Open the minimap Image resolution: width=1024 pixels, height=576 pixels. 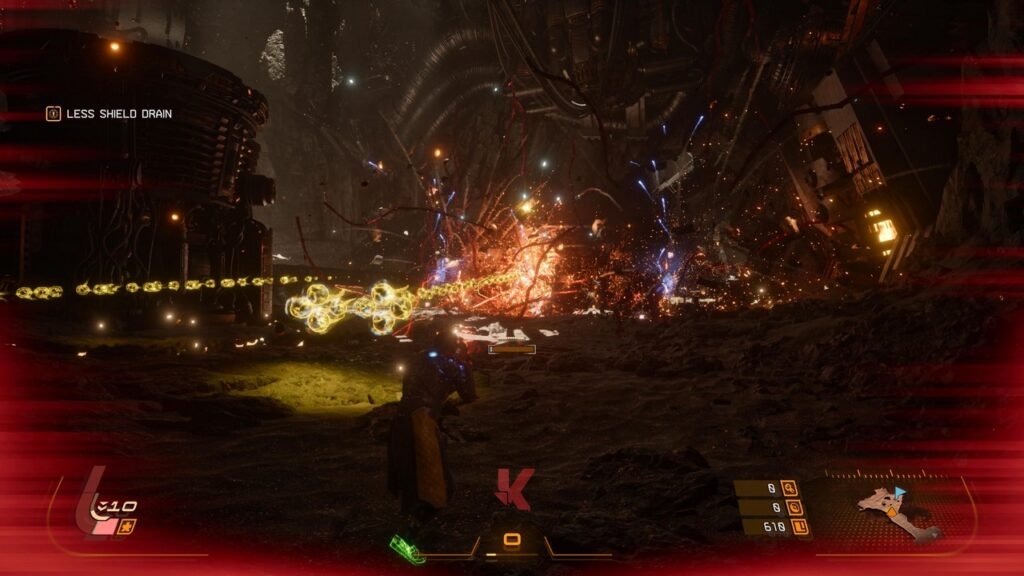pyautogui.click(x=896, y=510)
